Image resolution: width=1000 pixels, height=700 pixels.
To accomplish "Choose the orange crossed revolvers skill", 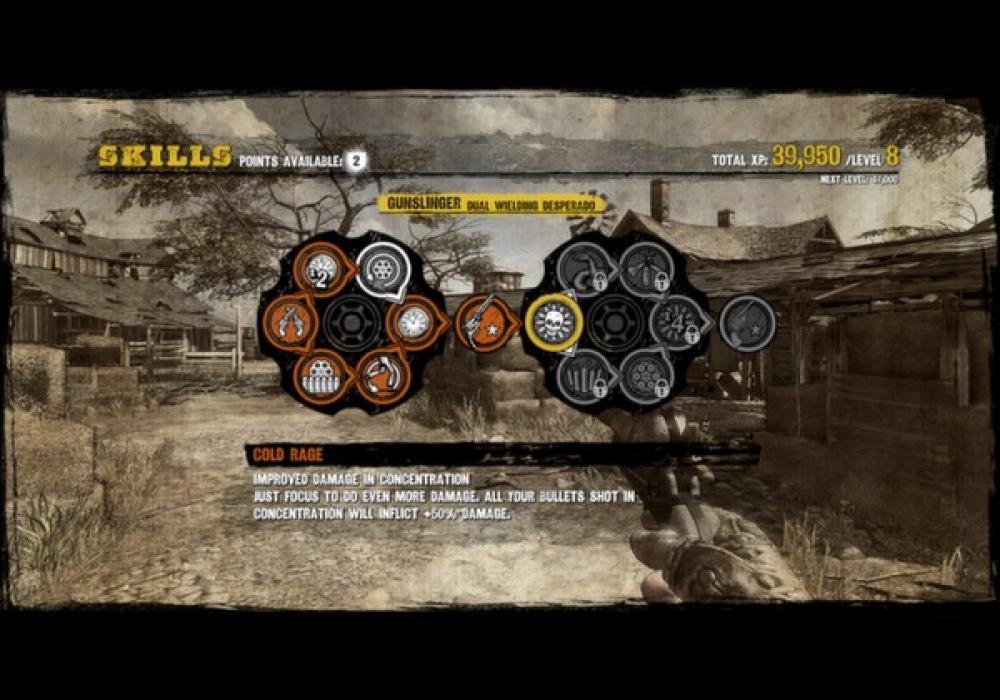I will click(x=290, y=324).
